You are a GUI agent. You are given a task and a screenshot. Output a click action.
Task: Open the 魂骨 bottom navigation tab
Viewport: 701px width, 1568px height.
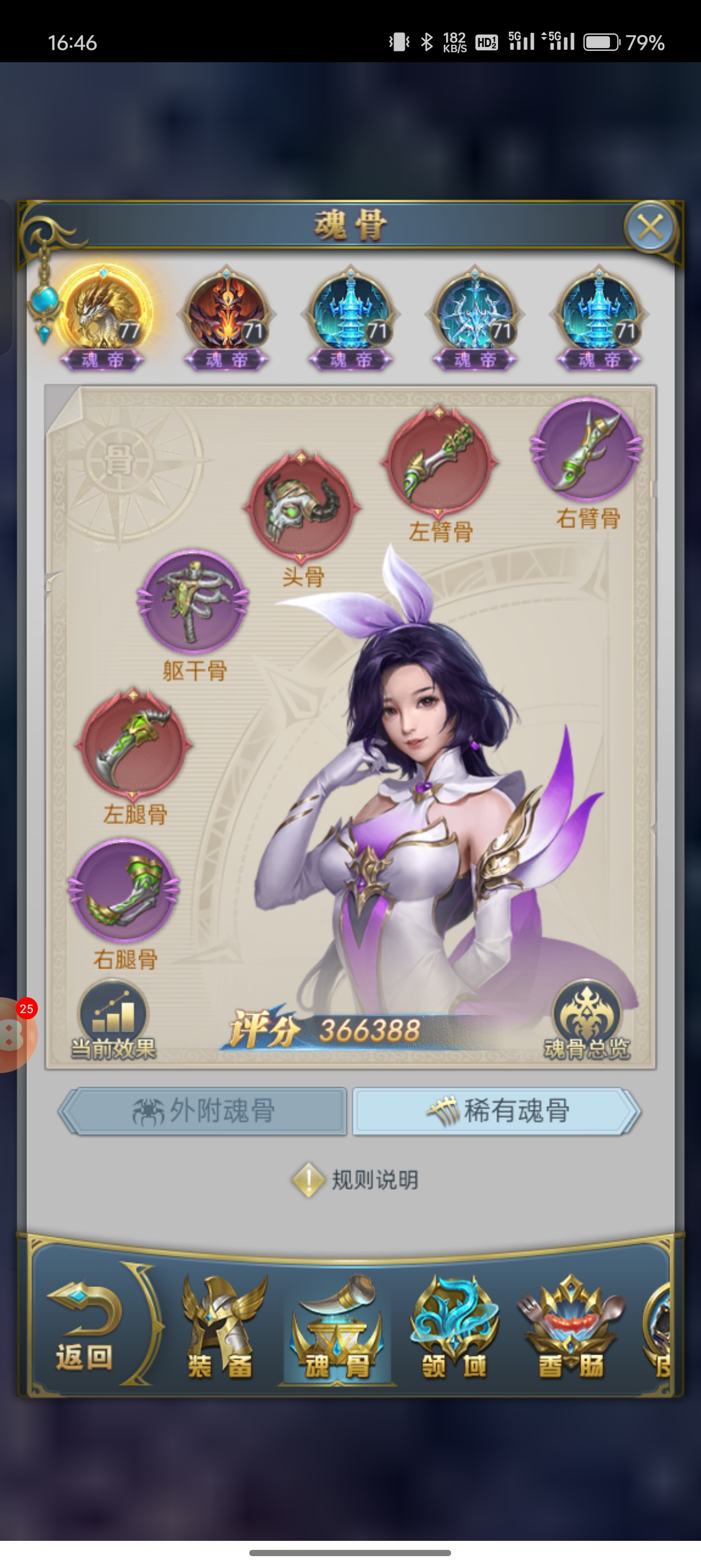(x=336, y=1328)
